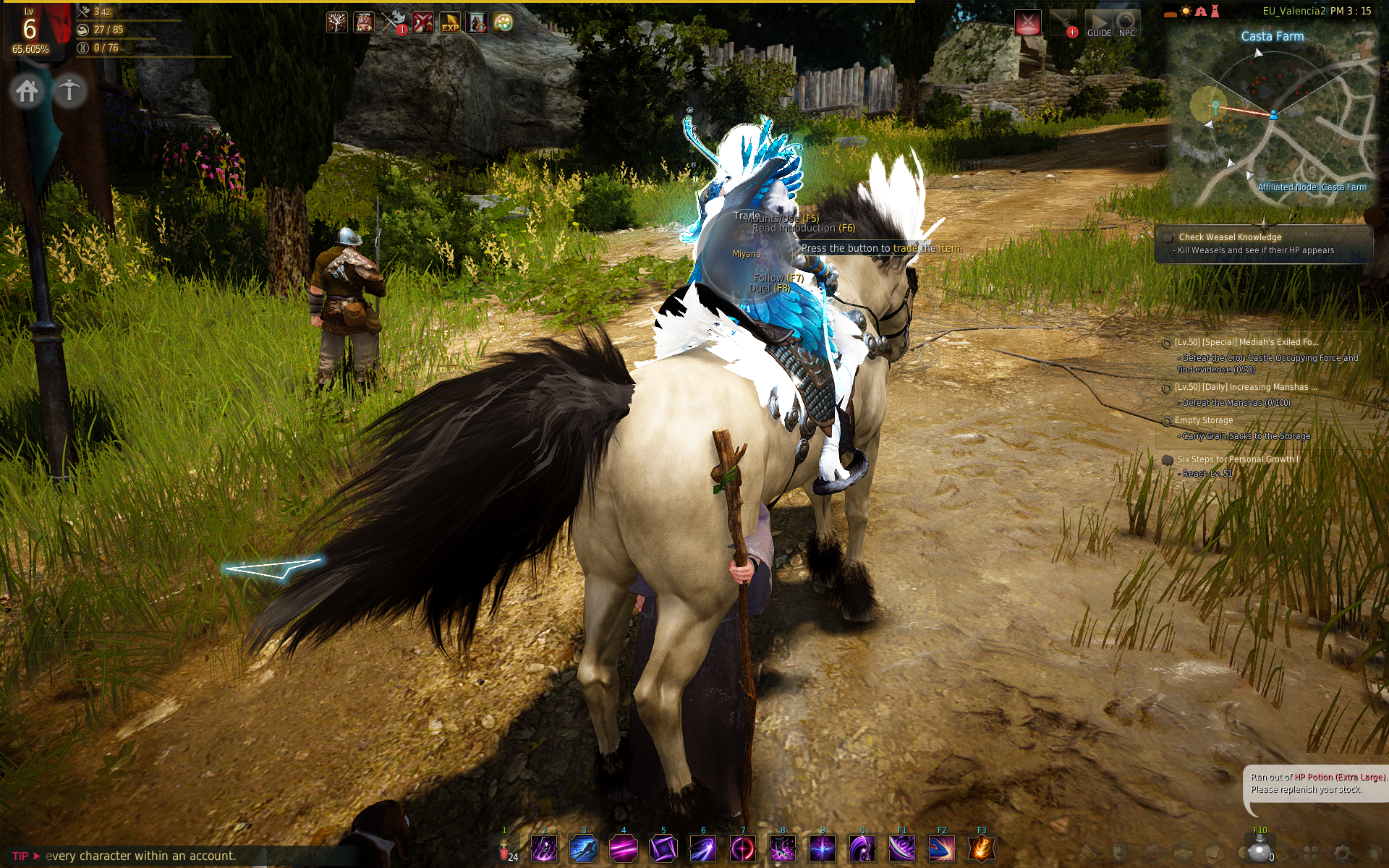Click the EXP buff icon
Image resolution: width=1389 pixels, height=868 pixels.
pyautogui.click(x=450, y=22)
